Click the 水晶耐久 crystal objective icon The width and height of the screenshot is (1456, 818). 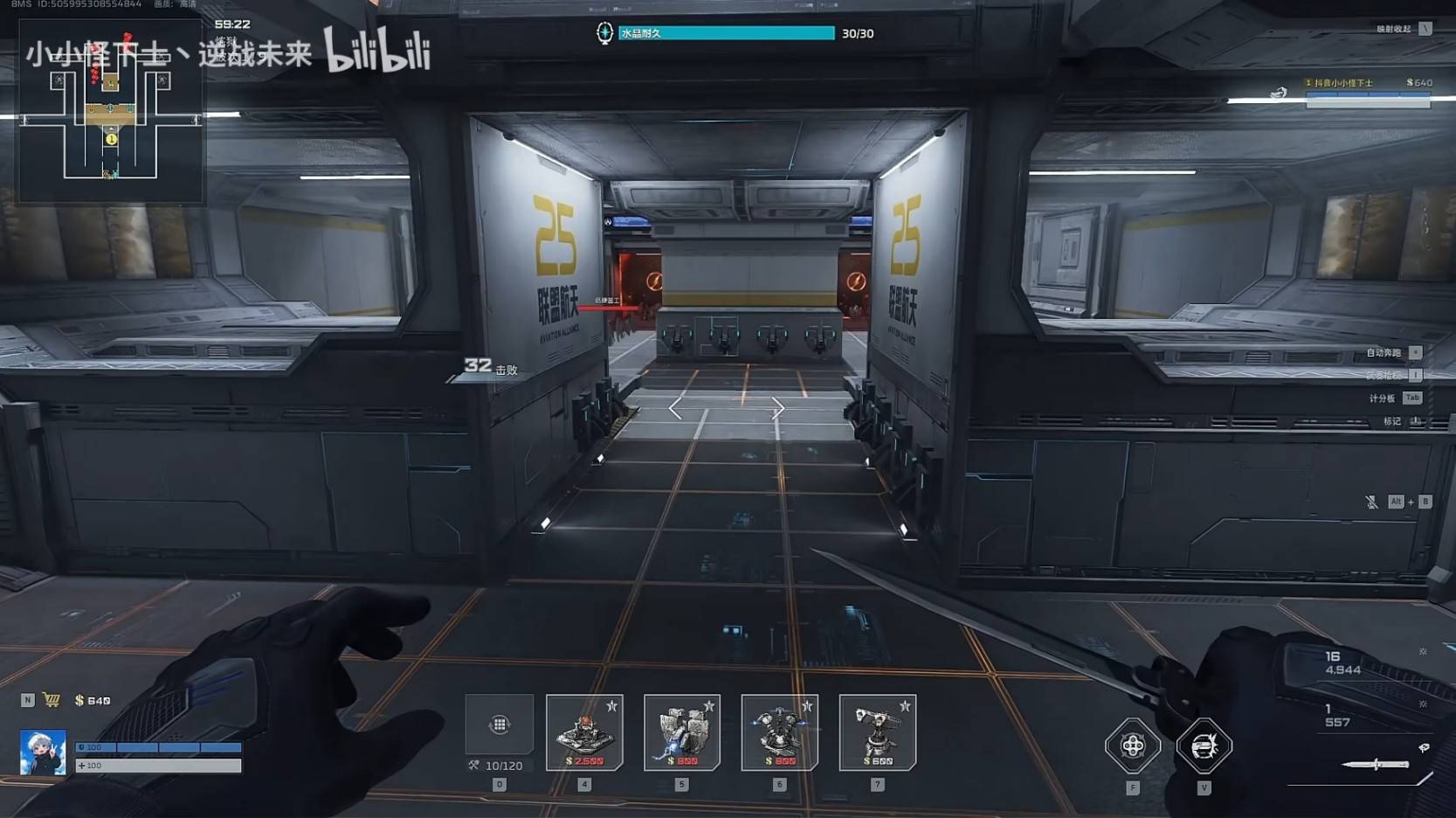point(604,33)
